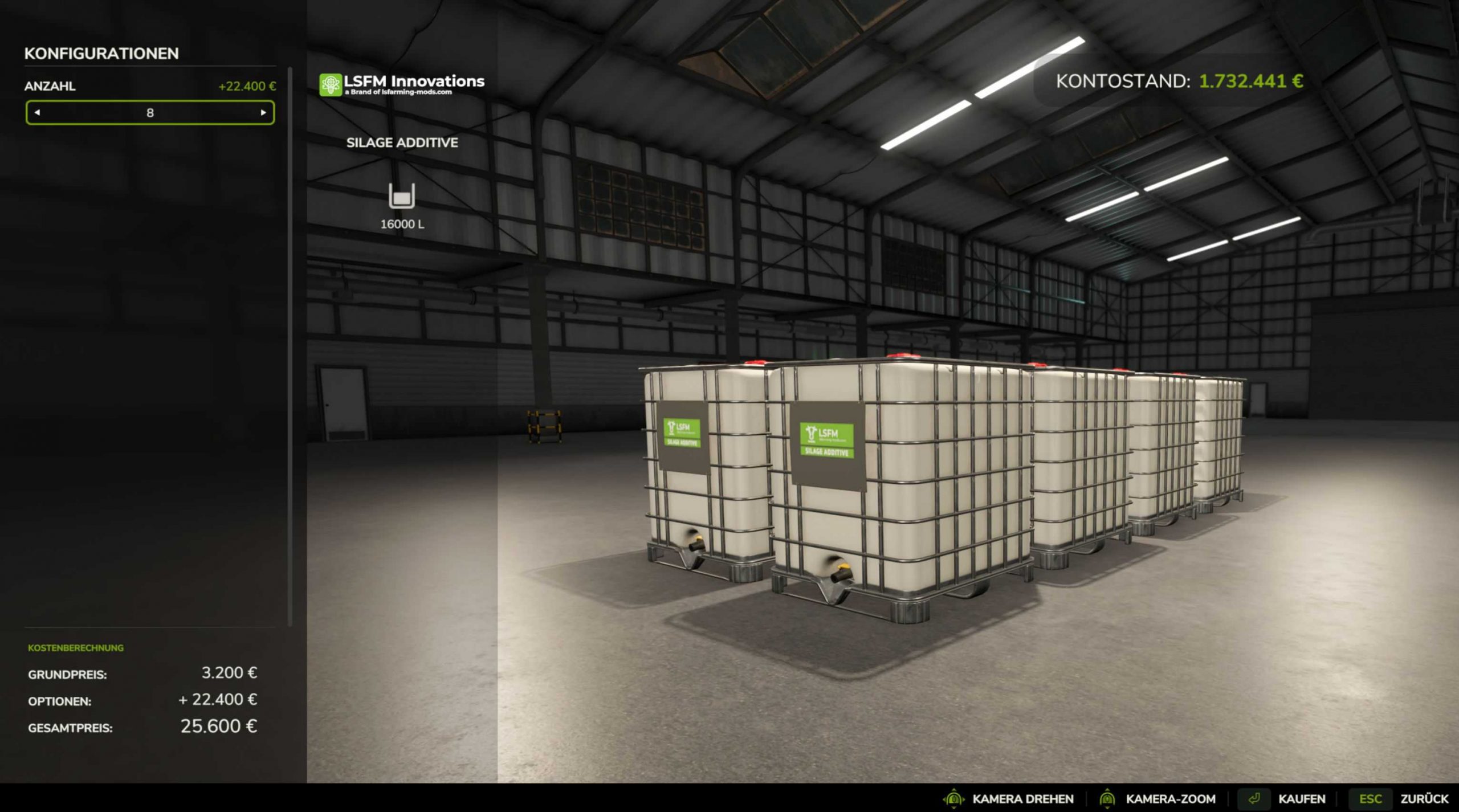Increase the Anzahl quantity with right arrow
The image size is (1459, 812).
point(263,113)
